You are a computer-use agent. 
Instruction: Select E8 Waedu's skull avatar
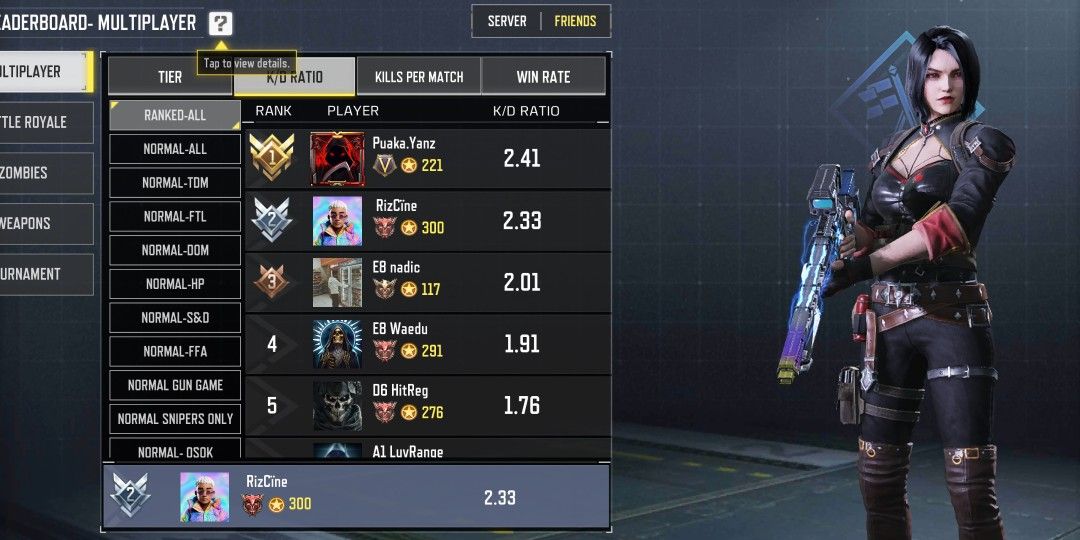click(337, 344)
